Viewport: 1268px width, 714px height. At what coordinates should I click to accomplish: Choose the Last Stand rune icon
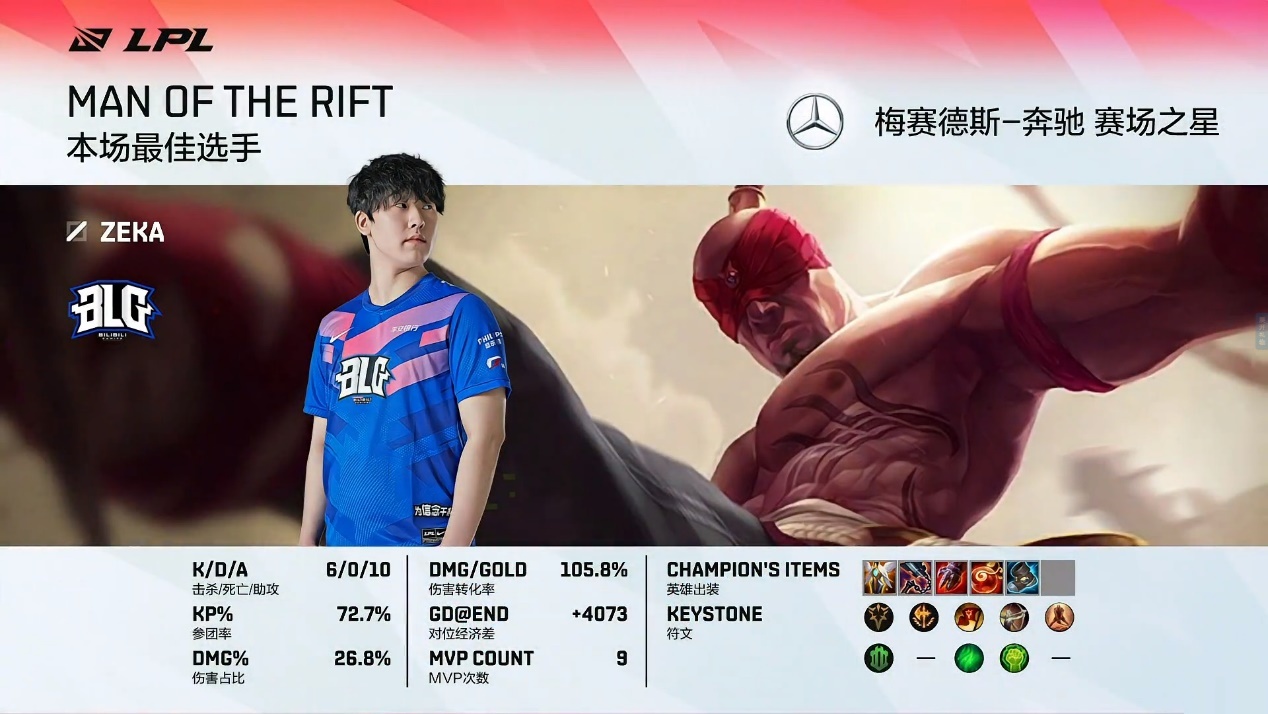click(x=1059, y=617)
